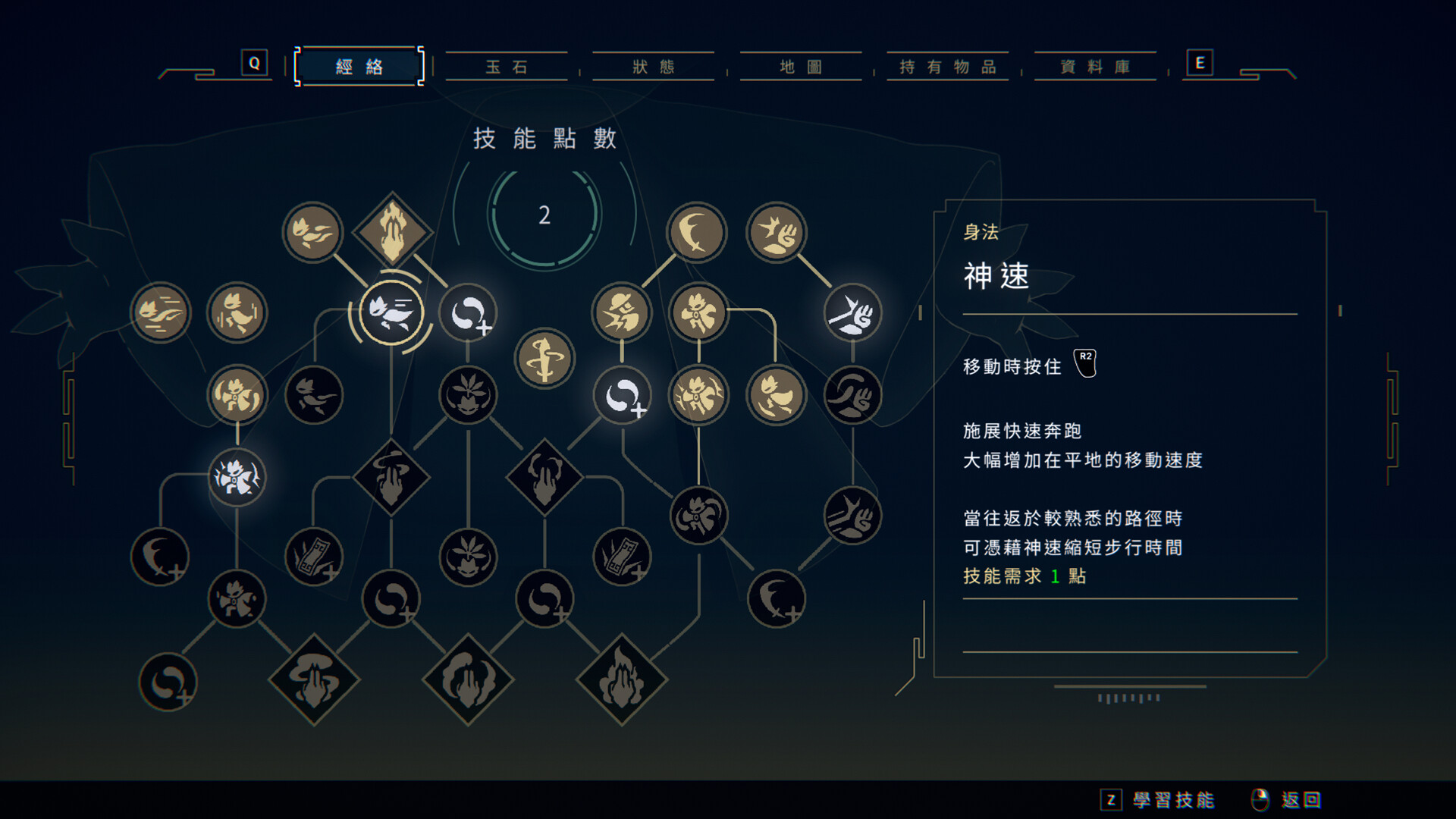Click the skill point counter ring showing 2
The width and height of the screenshot is (1456, 819).
tap(544, 215)
